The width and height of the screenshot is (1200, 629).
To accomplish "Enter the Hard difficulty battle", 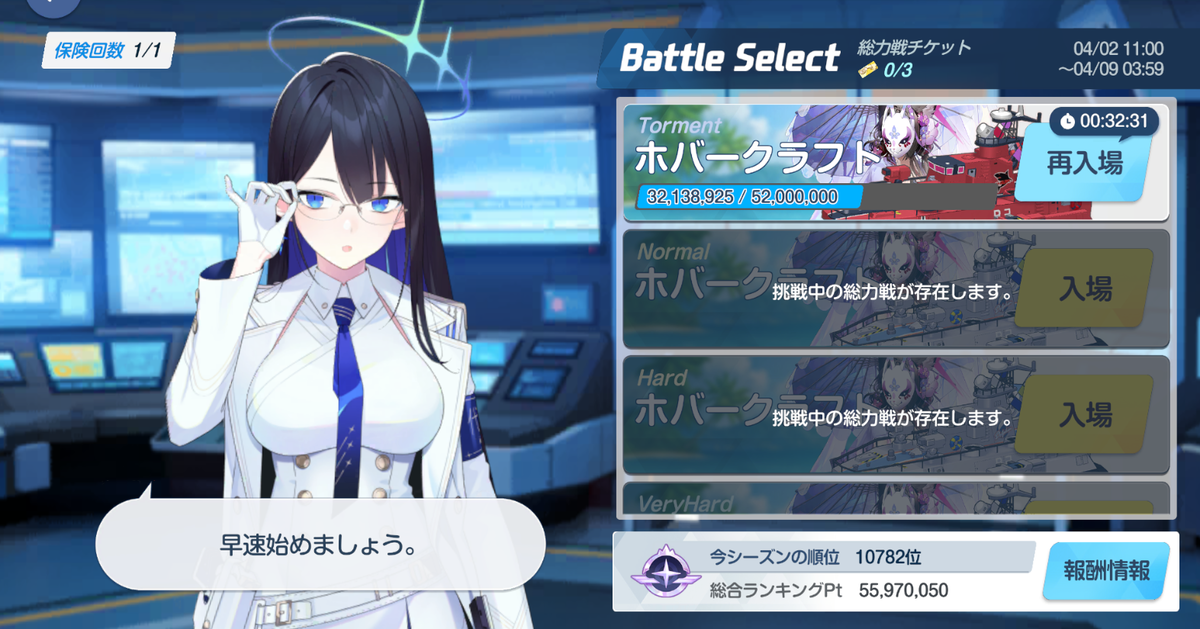I will tap(1084, 414).
